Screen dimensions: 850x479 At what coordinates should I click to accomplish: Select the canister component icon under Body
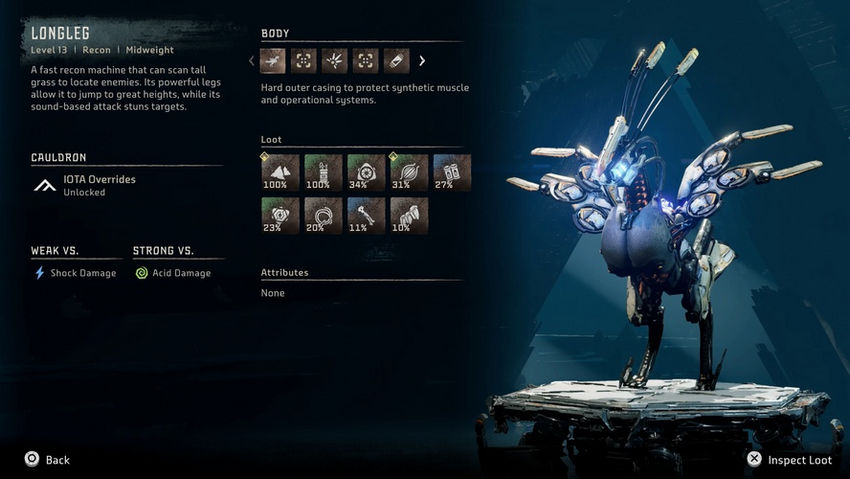point(396,61)
